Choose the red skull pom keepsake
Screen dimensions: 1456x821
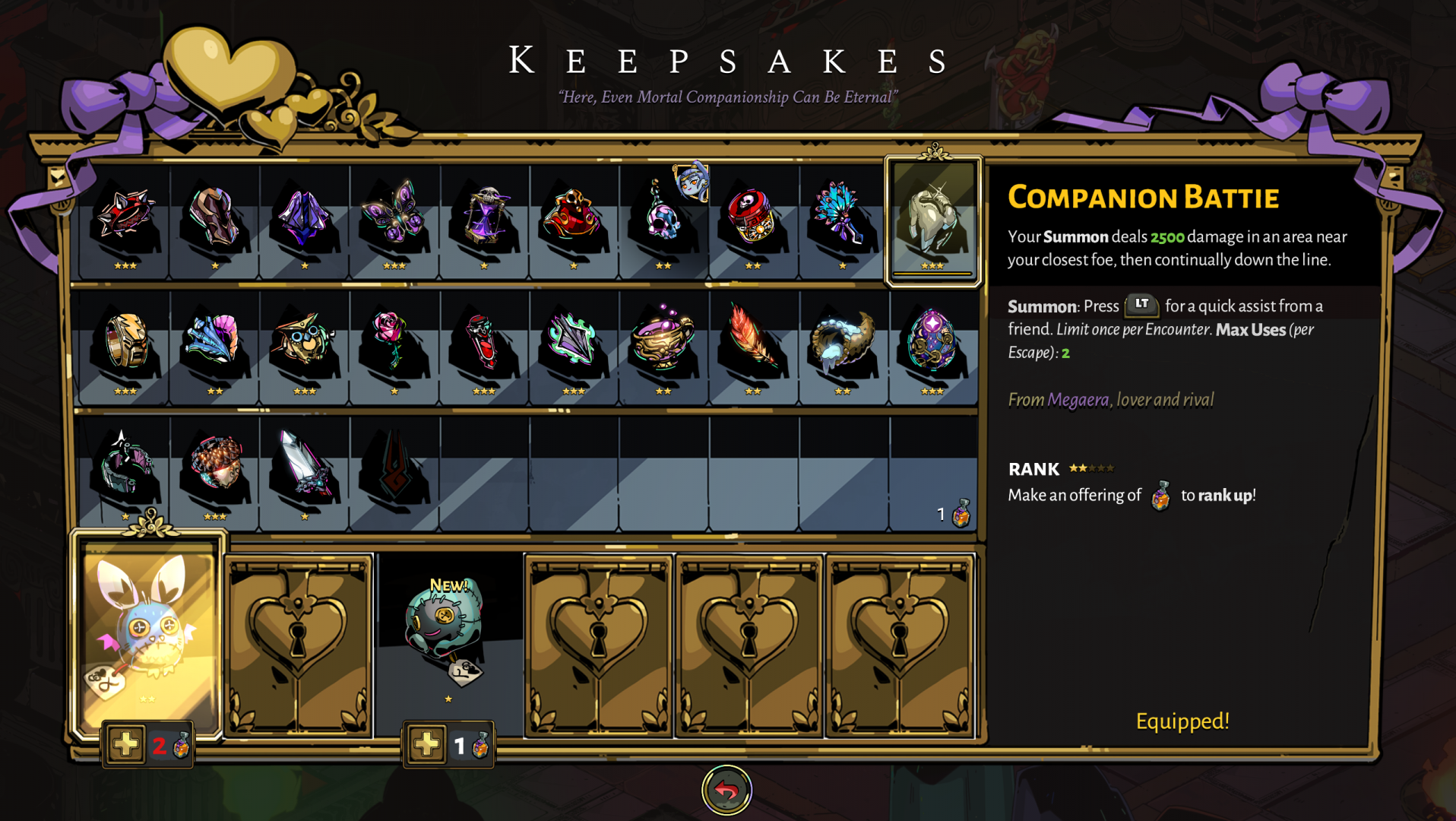pyautogui.click(x=752, y=216)
